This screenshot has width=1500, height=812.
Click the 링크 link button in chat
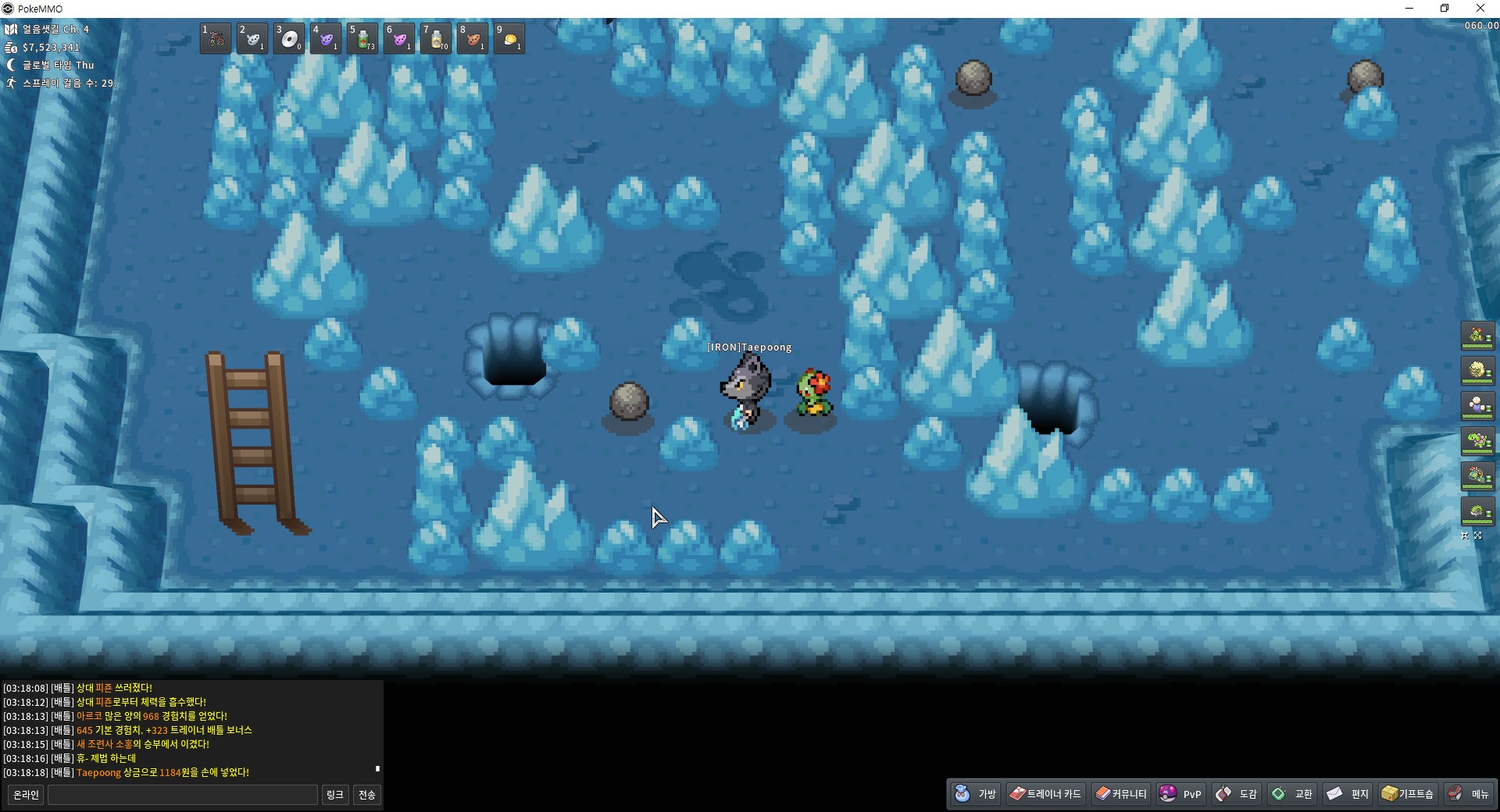(334, 795)
